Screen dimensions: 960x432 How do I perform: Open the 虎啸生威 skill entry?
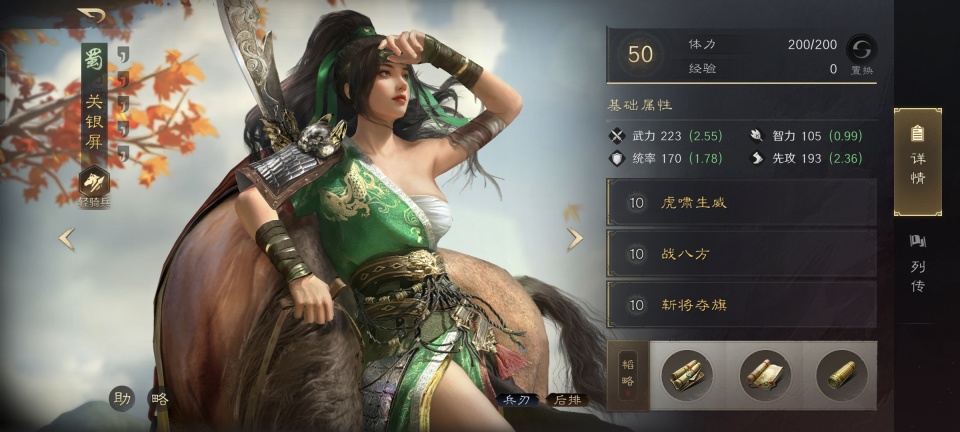pos(741,203)
